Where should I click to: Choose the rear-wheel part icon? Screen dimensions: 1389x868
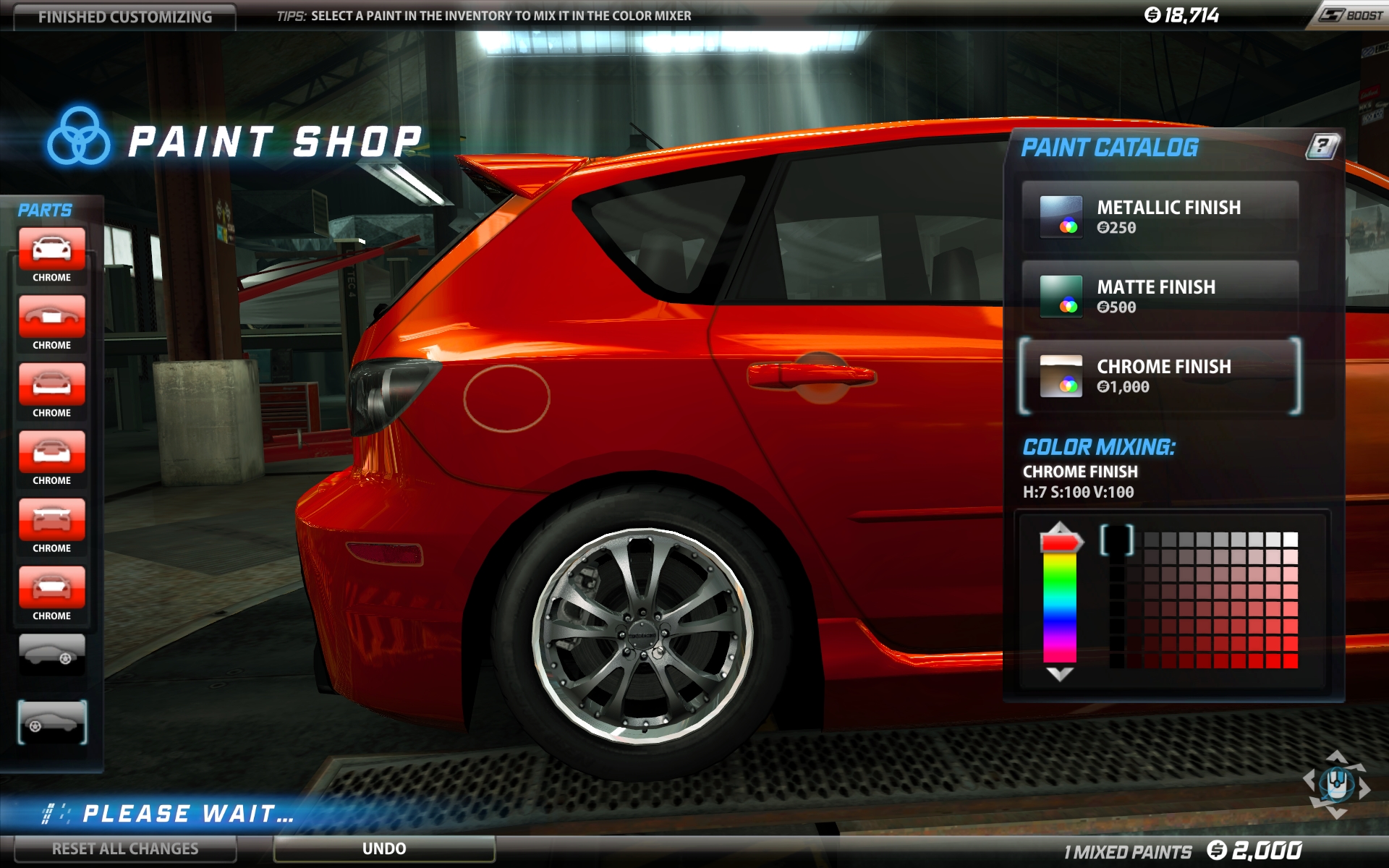coord(51,654)
